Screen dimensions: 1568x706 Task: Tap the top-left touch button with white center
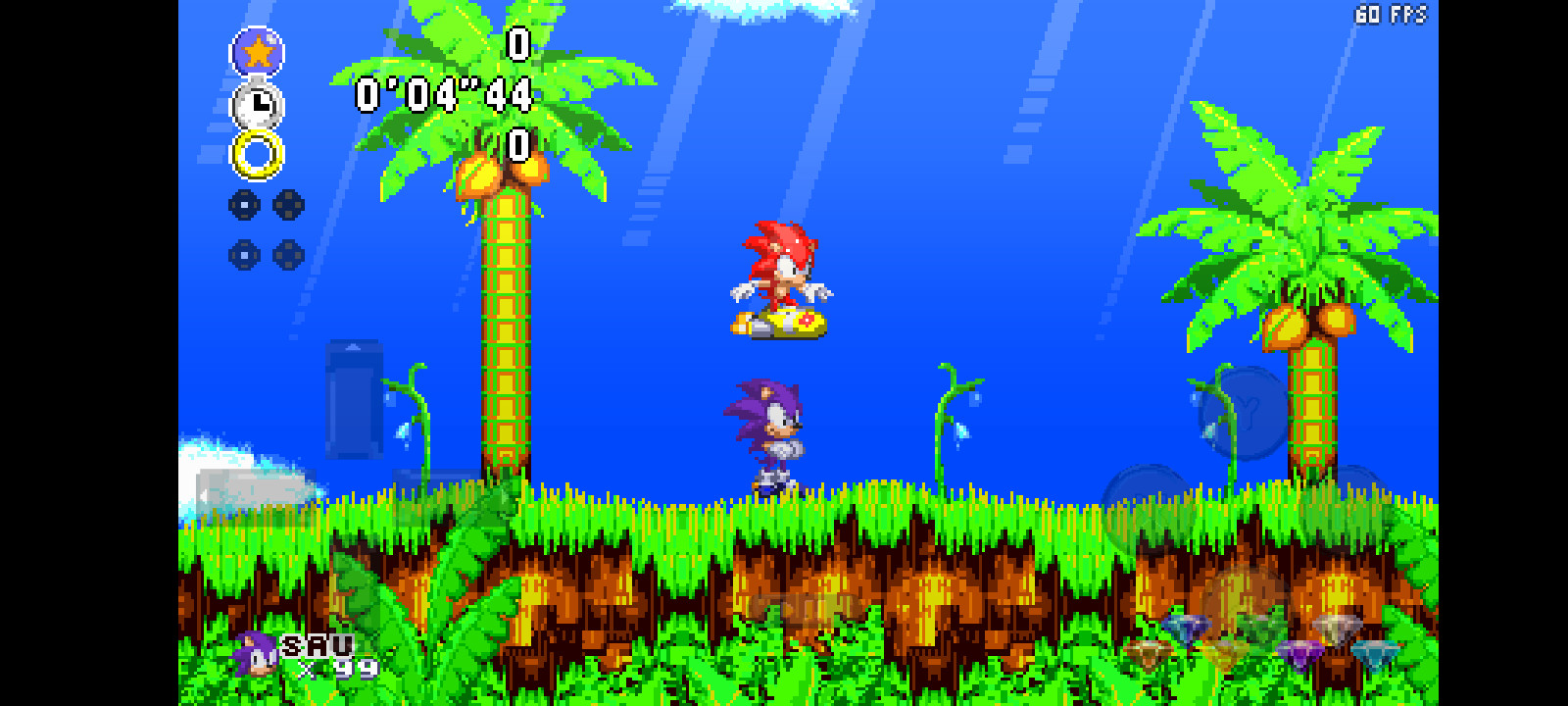click(243, 205)
